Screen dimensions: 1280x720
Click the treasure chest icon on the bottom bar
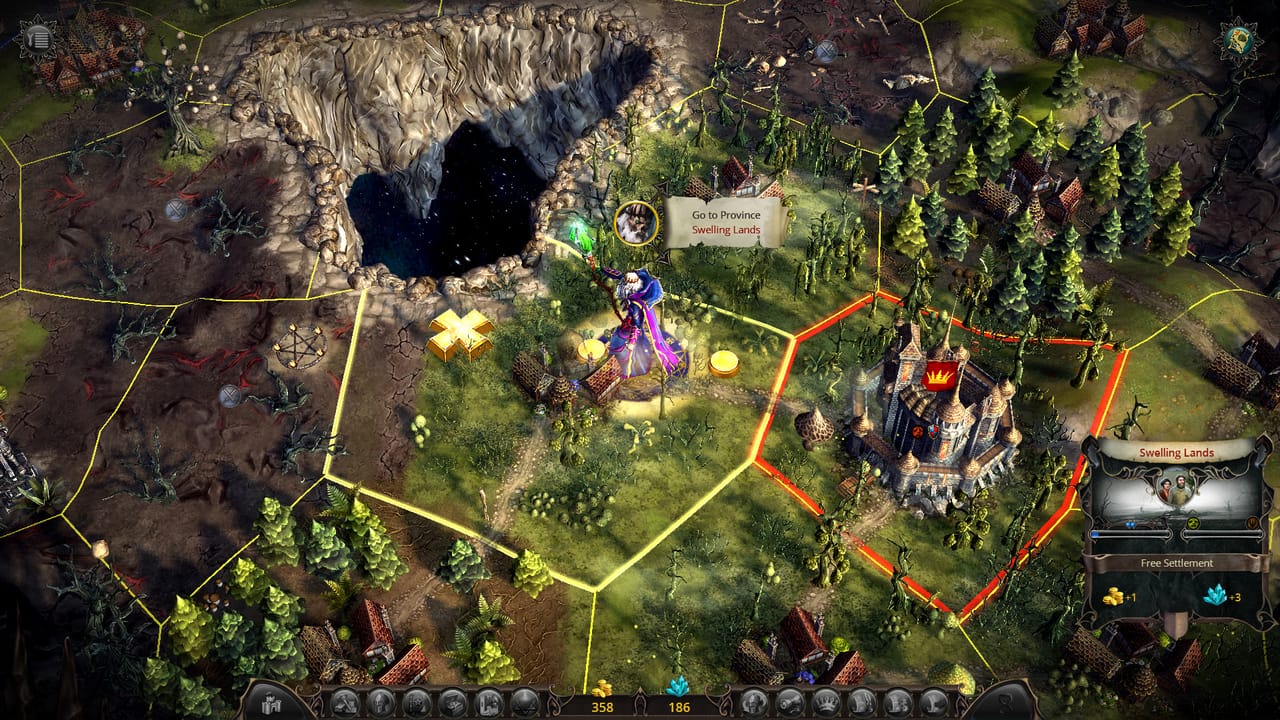click(452, 702)
